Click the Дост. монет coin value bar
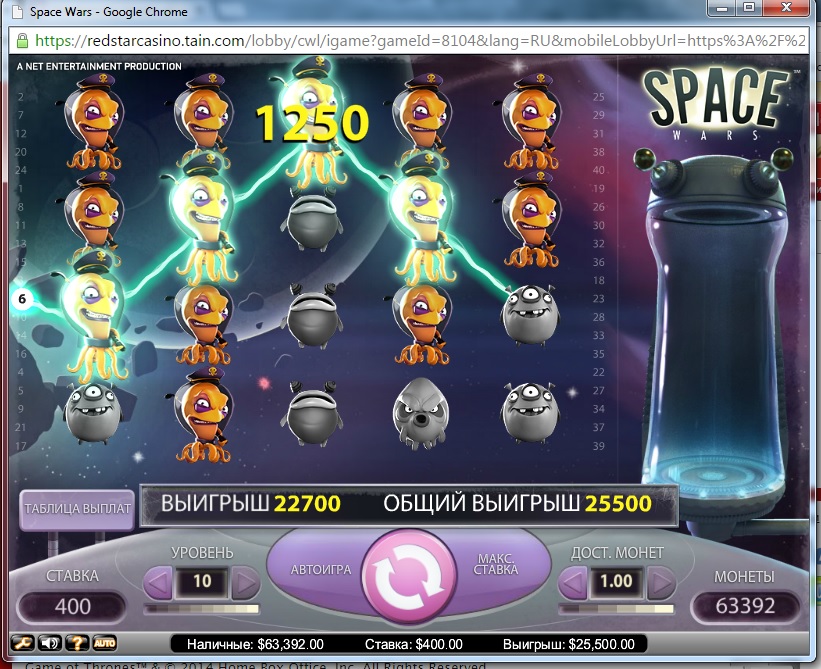821x669 pixels. 618,607
